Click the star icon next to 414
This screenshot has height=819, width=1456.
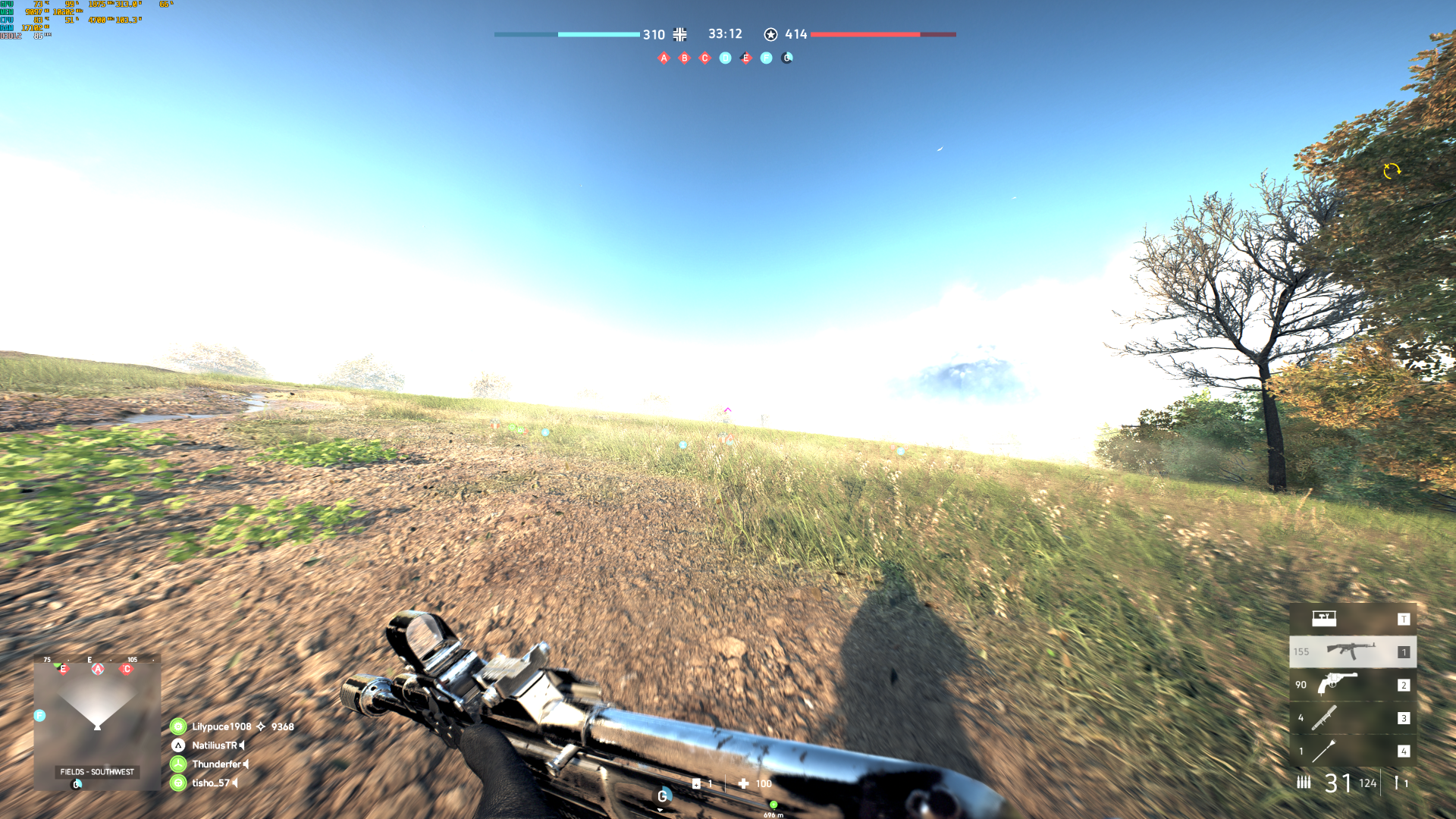coord(770,34)
